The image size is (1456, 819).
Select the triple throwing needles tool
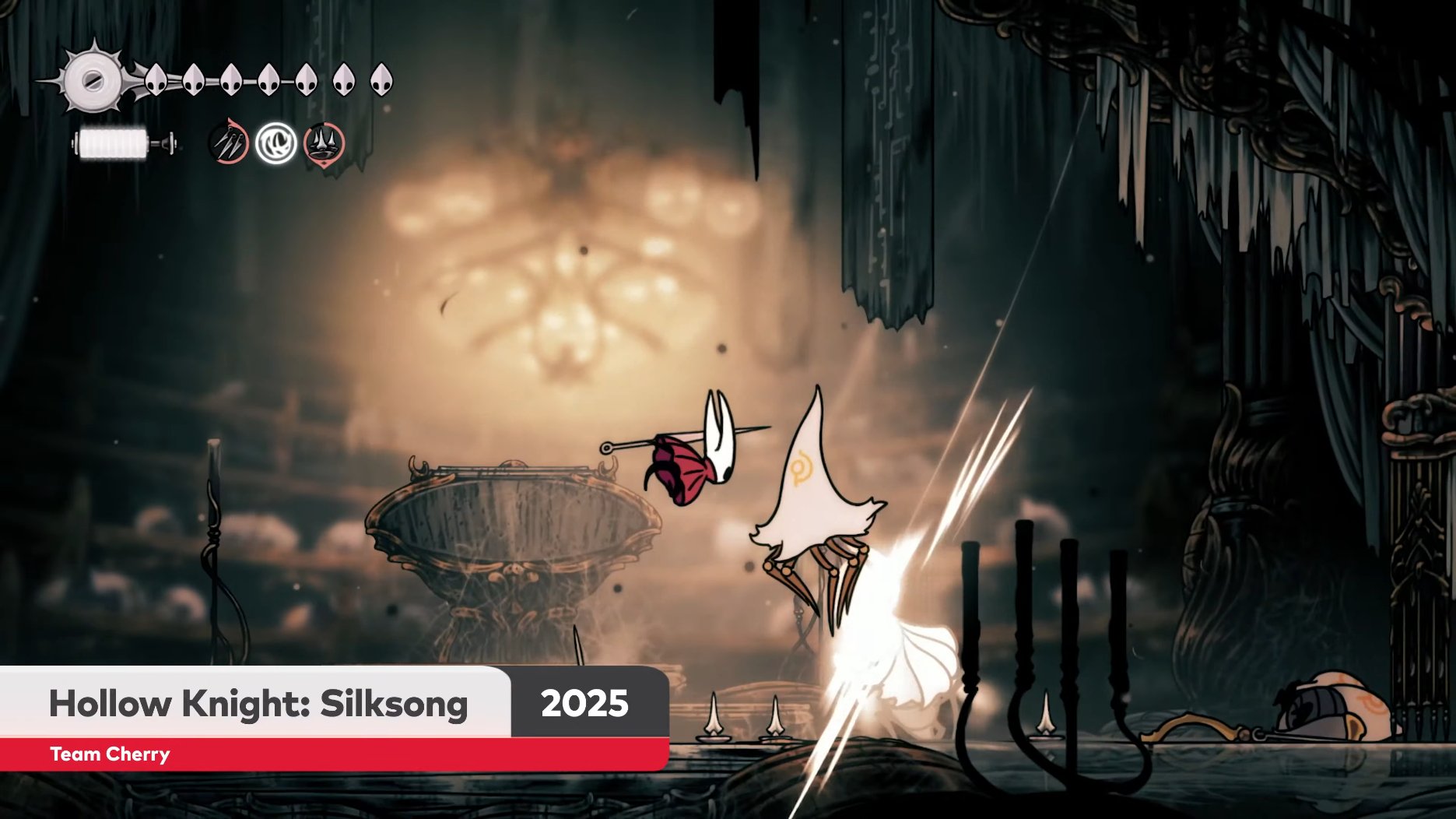click(229, 142)
